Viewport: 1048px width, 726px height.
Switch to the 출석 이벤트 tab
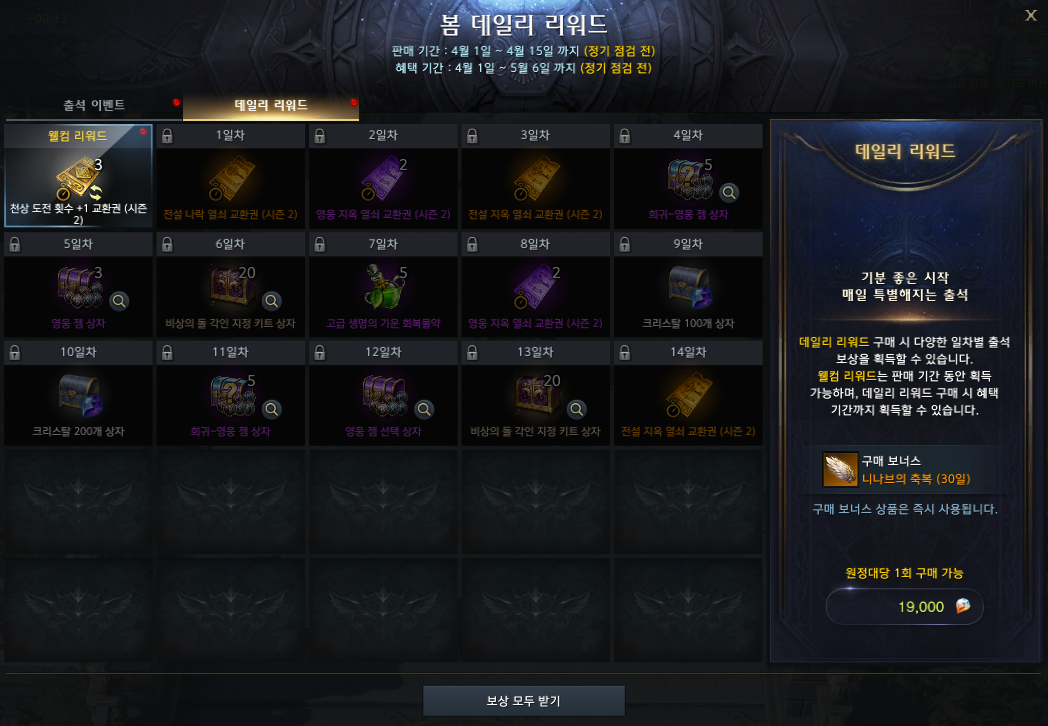(x=94, y=105)
